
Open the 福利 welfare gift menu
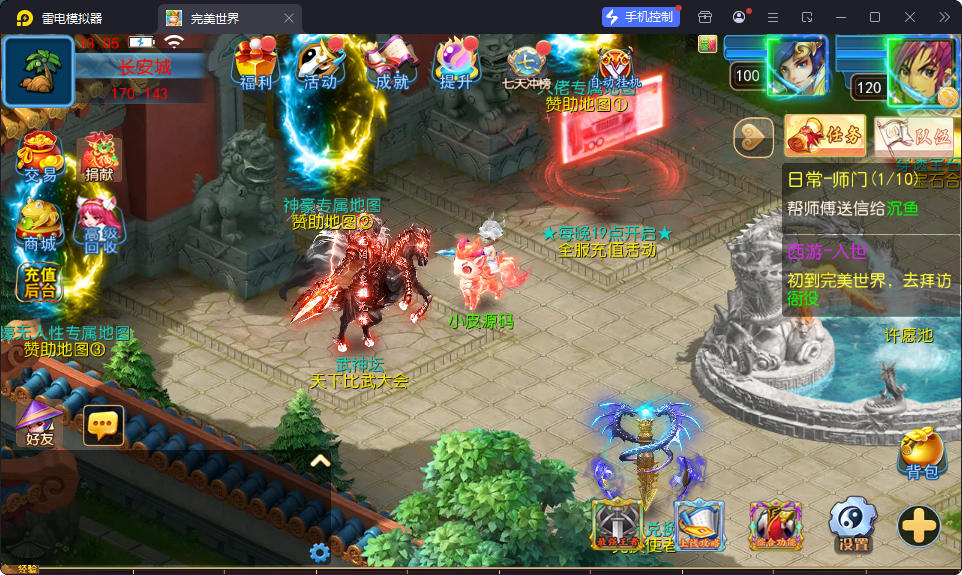[255, 65]
